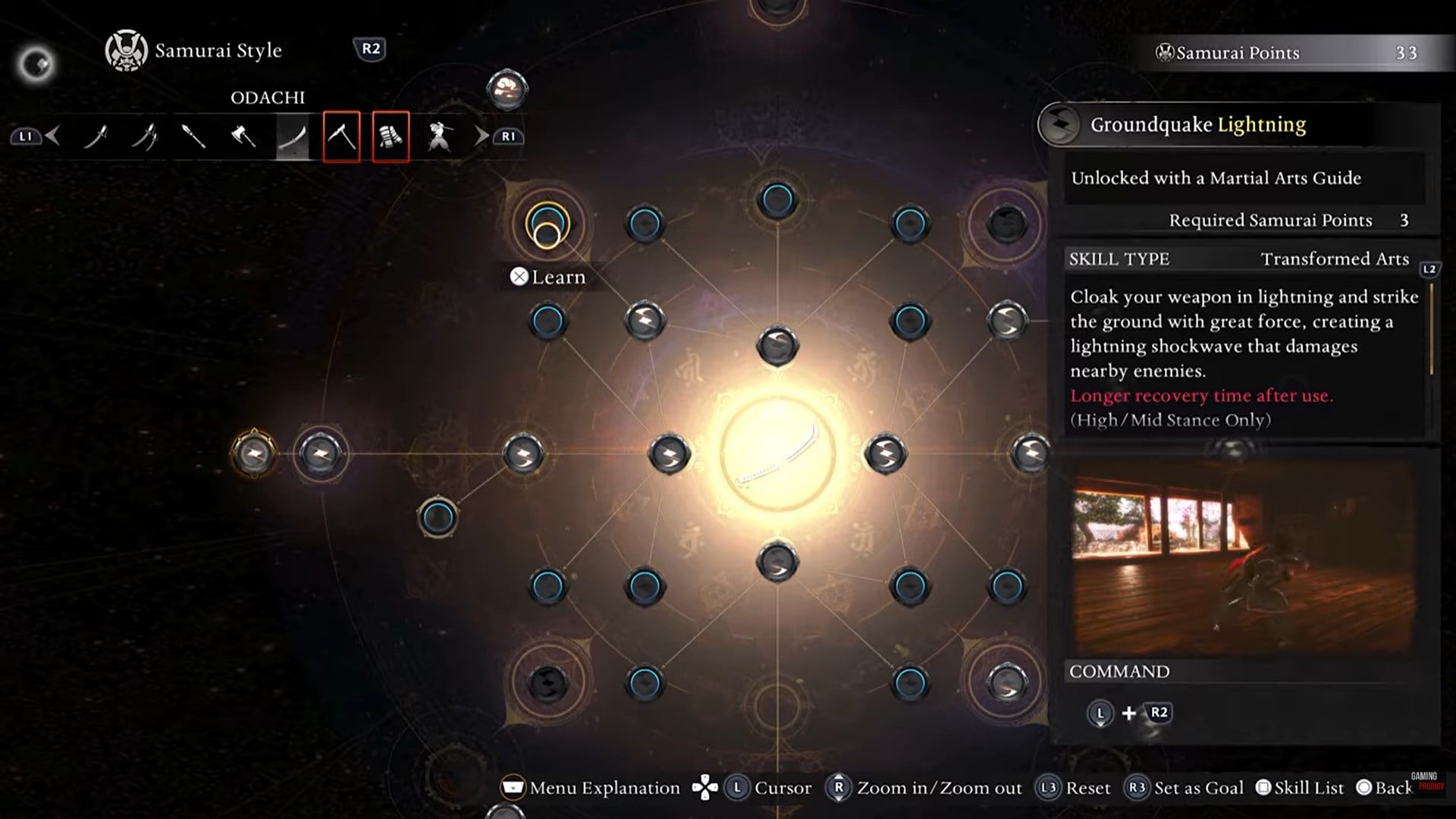Screen dimensions: 1456x819
Task: Click the Samurai Style helmet emblem
Action: click(x=126, y=51)
